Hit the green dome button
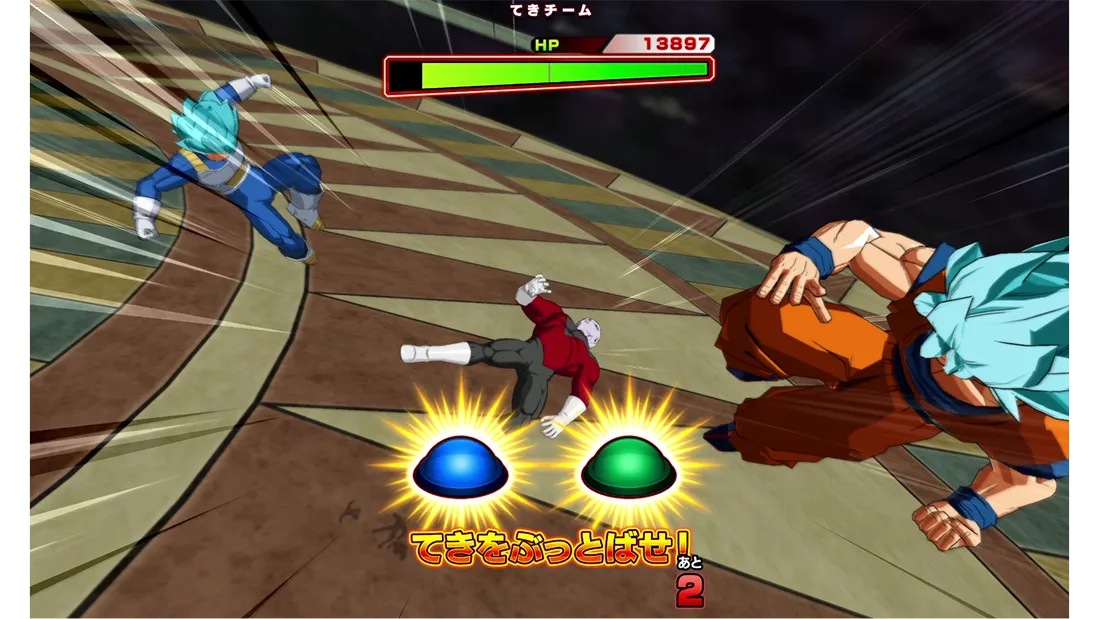Screen dimensions: 1100x619 pos(629,467)
